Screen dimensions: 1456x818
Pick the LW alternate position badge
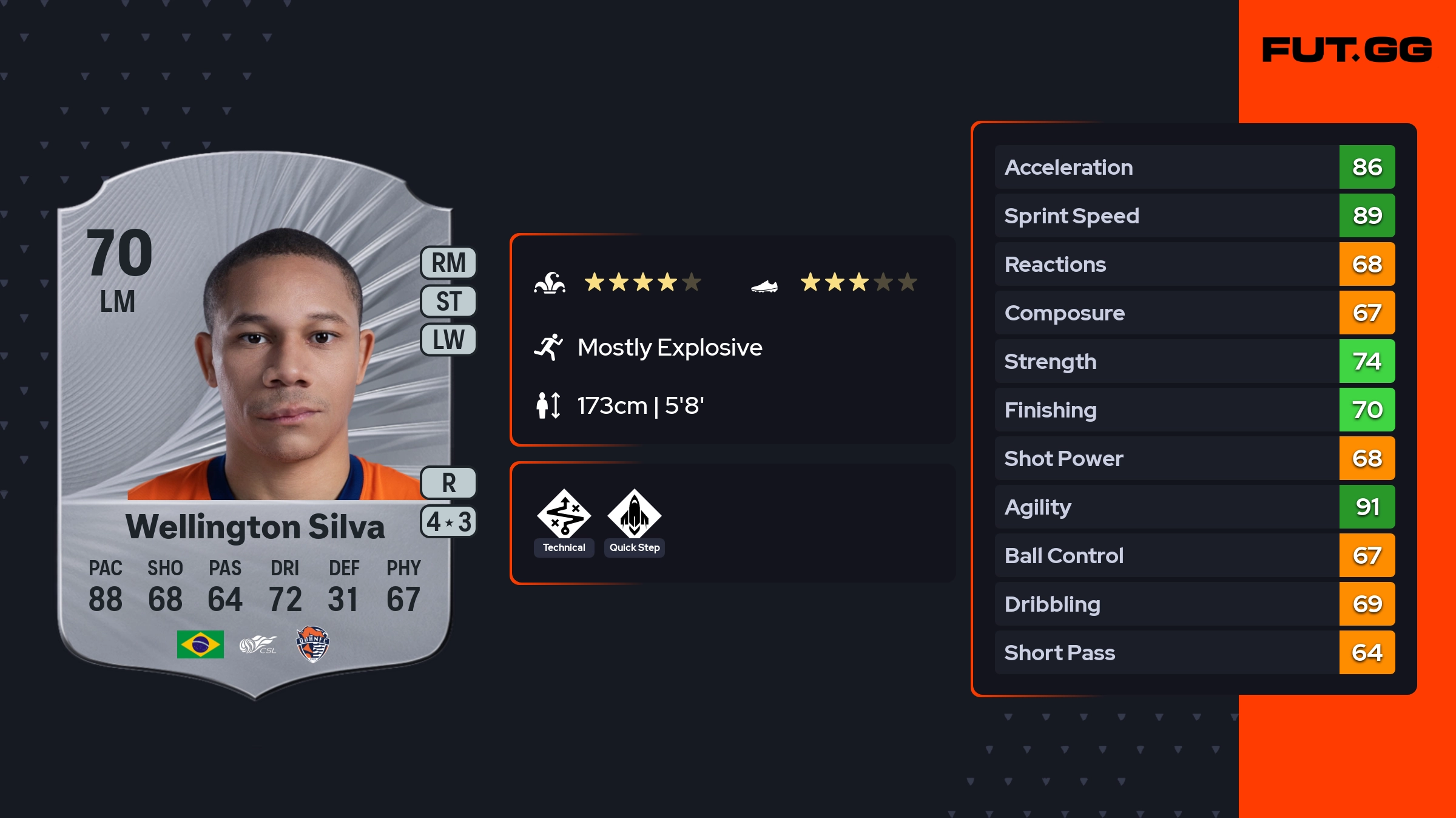(x=448, y=339)
